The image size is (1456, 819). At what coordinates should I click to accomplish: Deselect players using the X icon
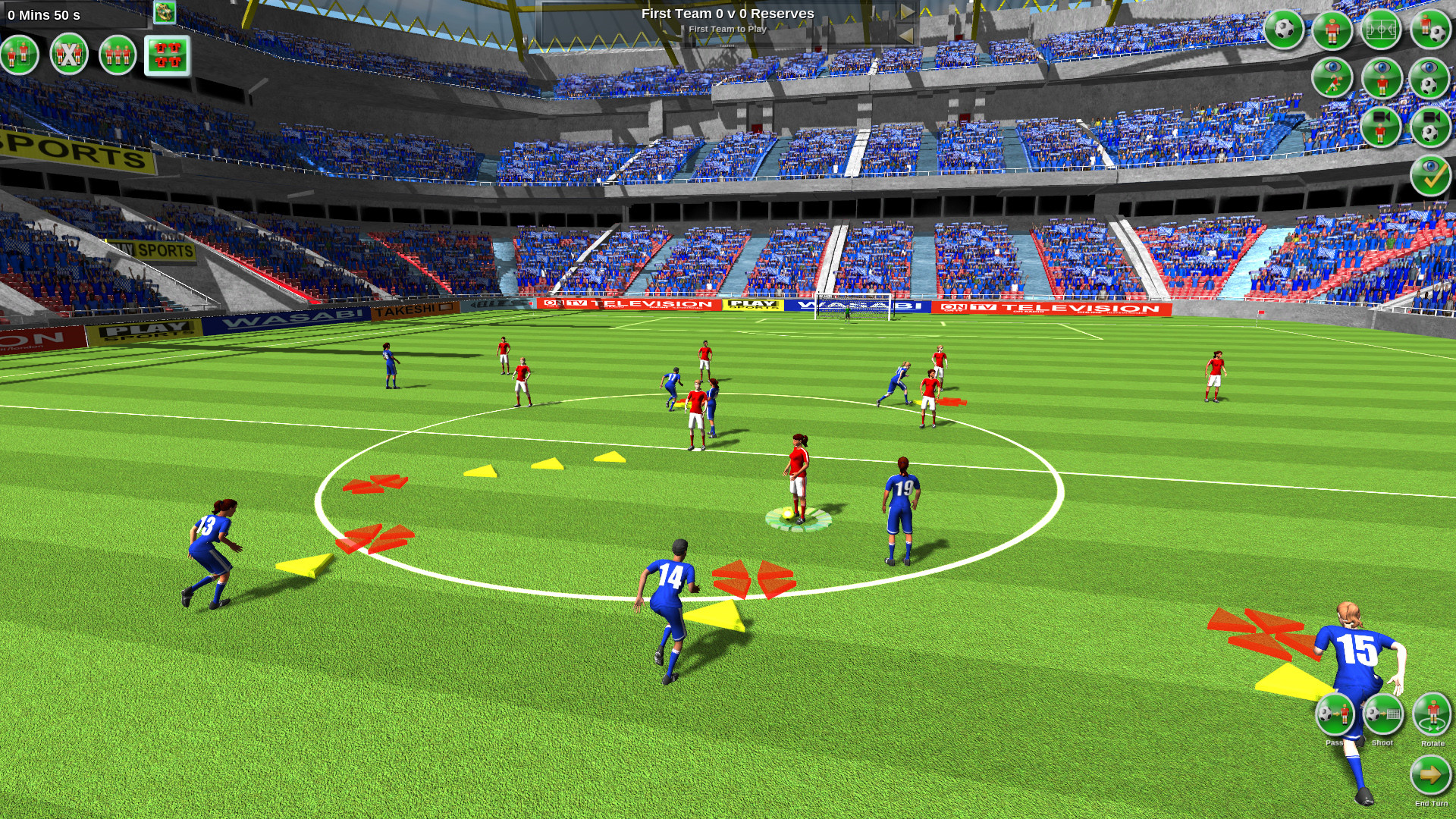[x=69, y=55]
